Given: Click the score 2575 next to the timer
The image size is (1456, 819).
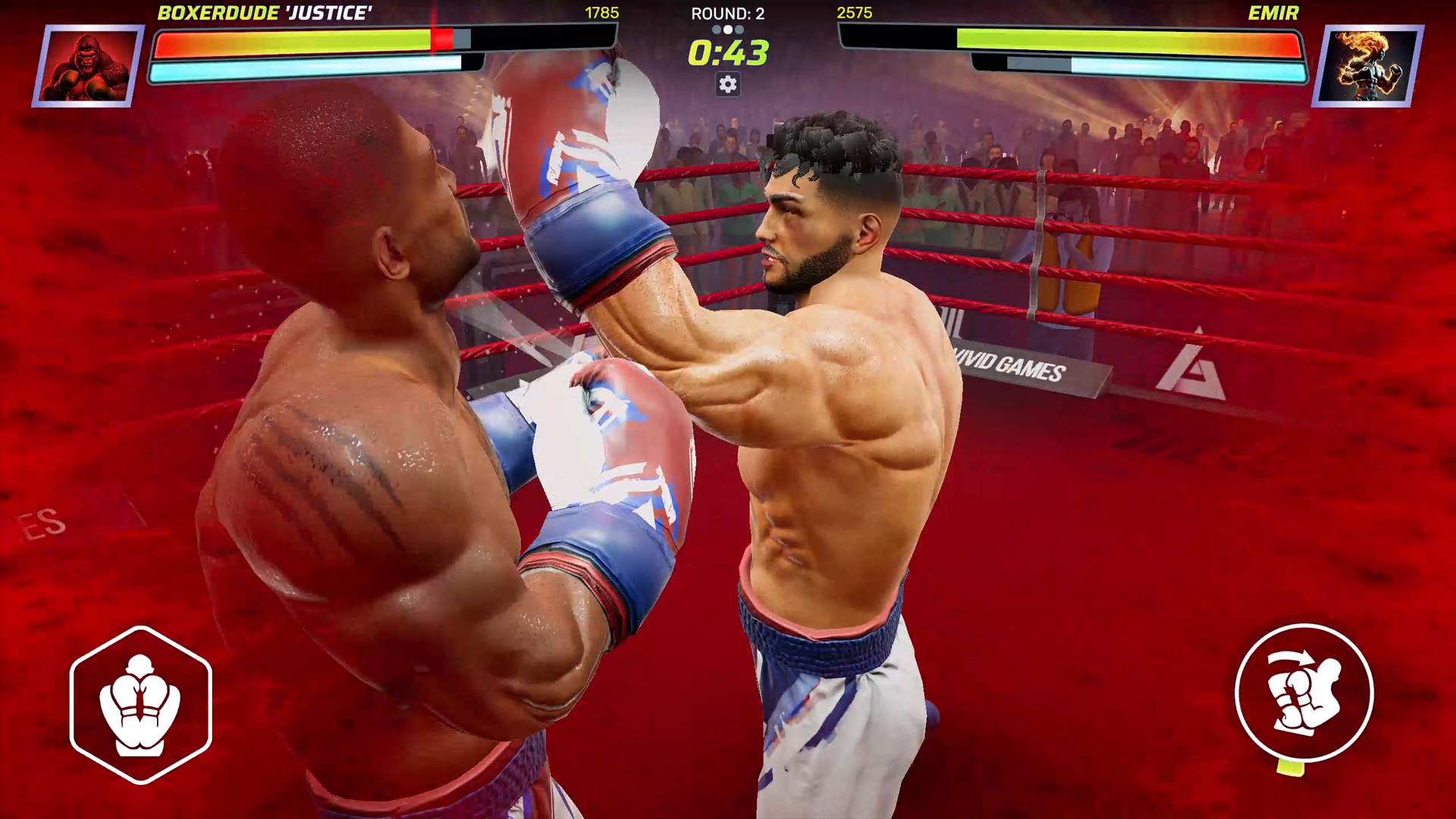Looking at the screenshot, I should coord(853,13).
